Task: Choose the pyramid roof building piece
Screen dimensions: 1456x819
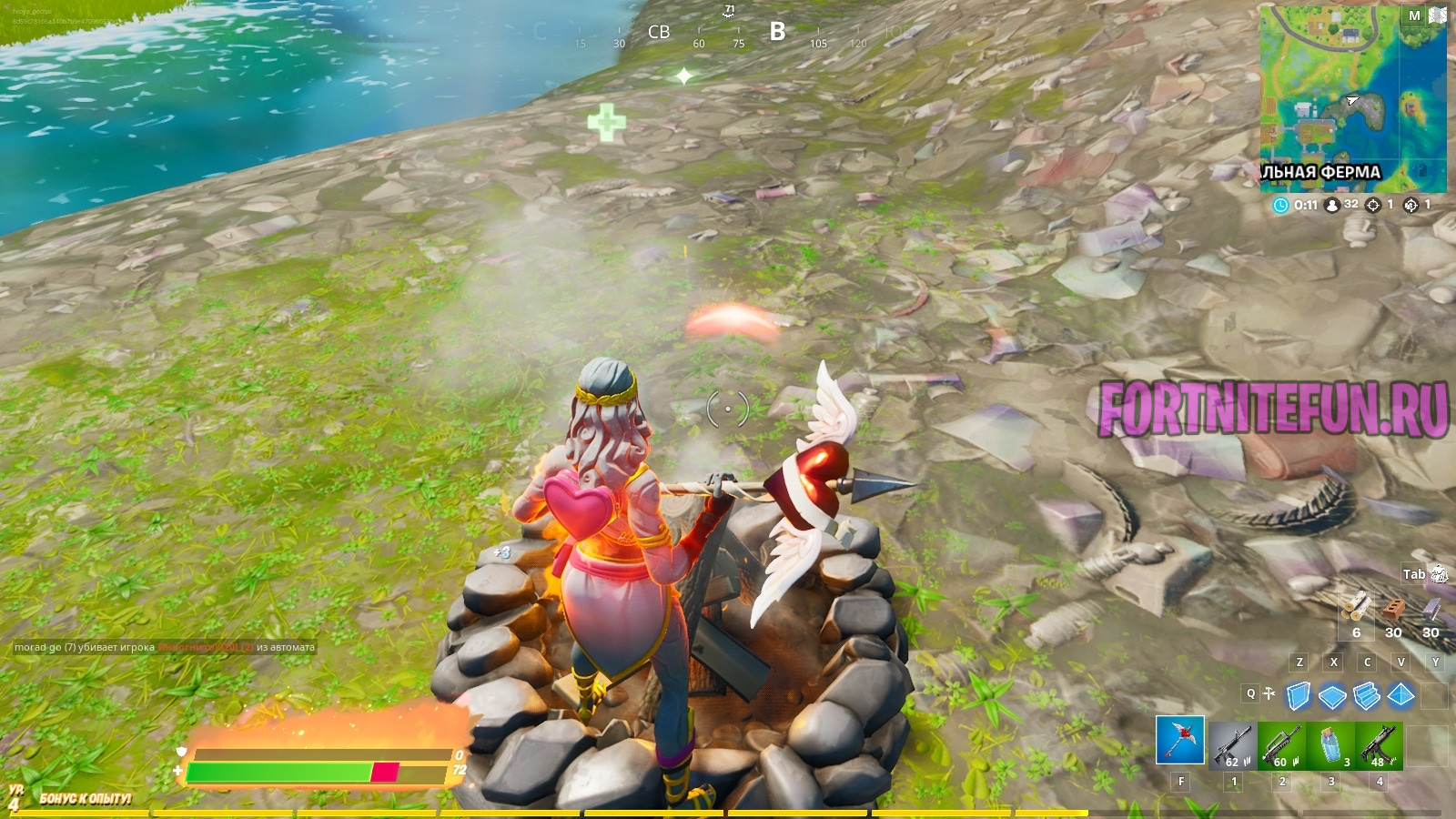Action: (x=1401, y=696)
